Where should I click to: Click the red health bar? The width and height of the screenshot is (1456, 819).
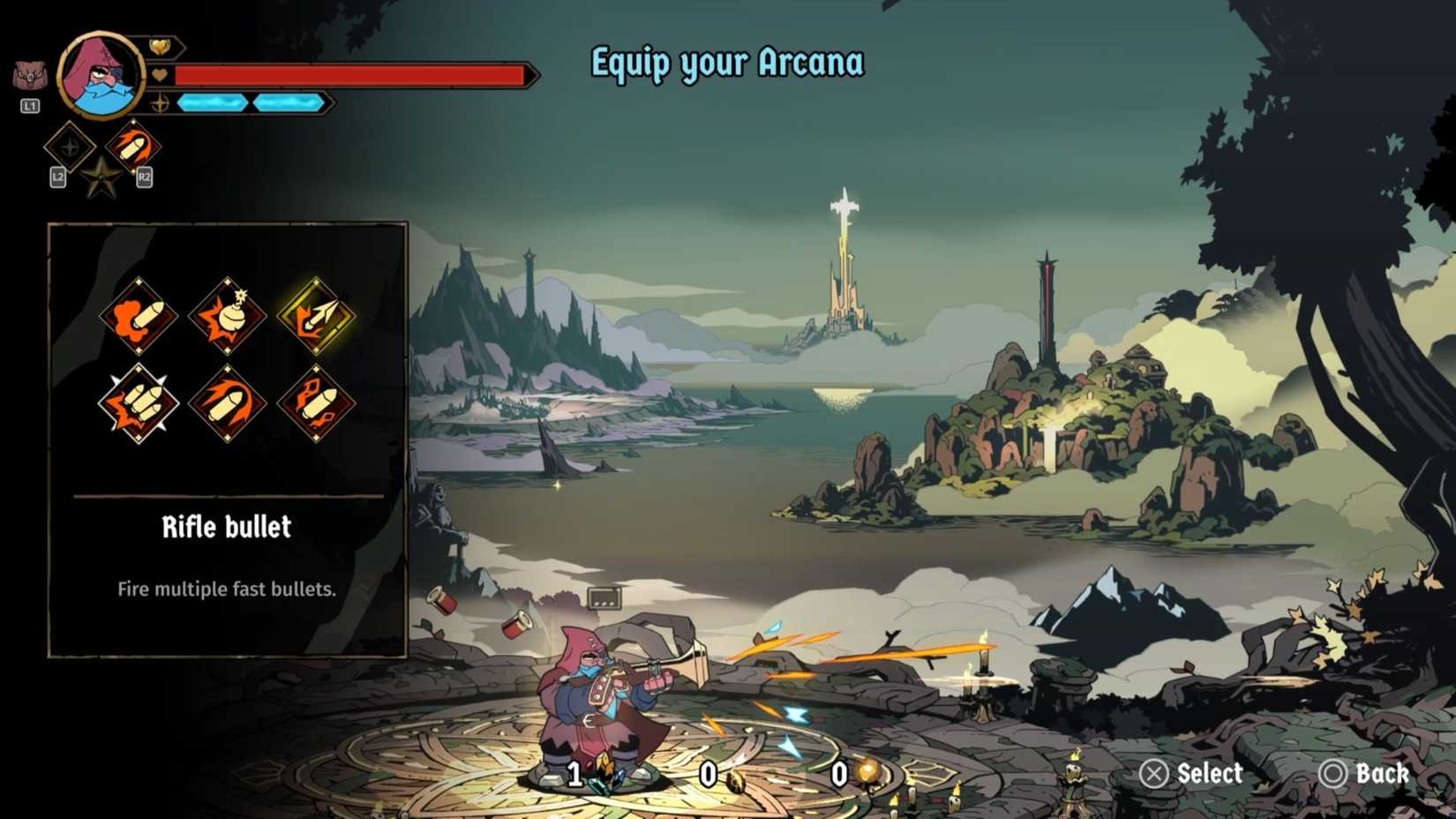tap(353, 75)
